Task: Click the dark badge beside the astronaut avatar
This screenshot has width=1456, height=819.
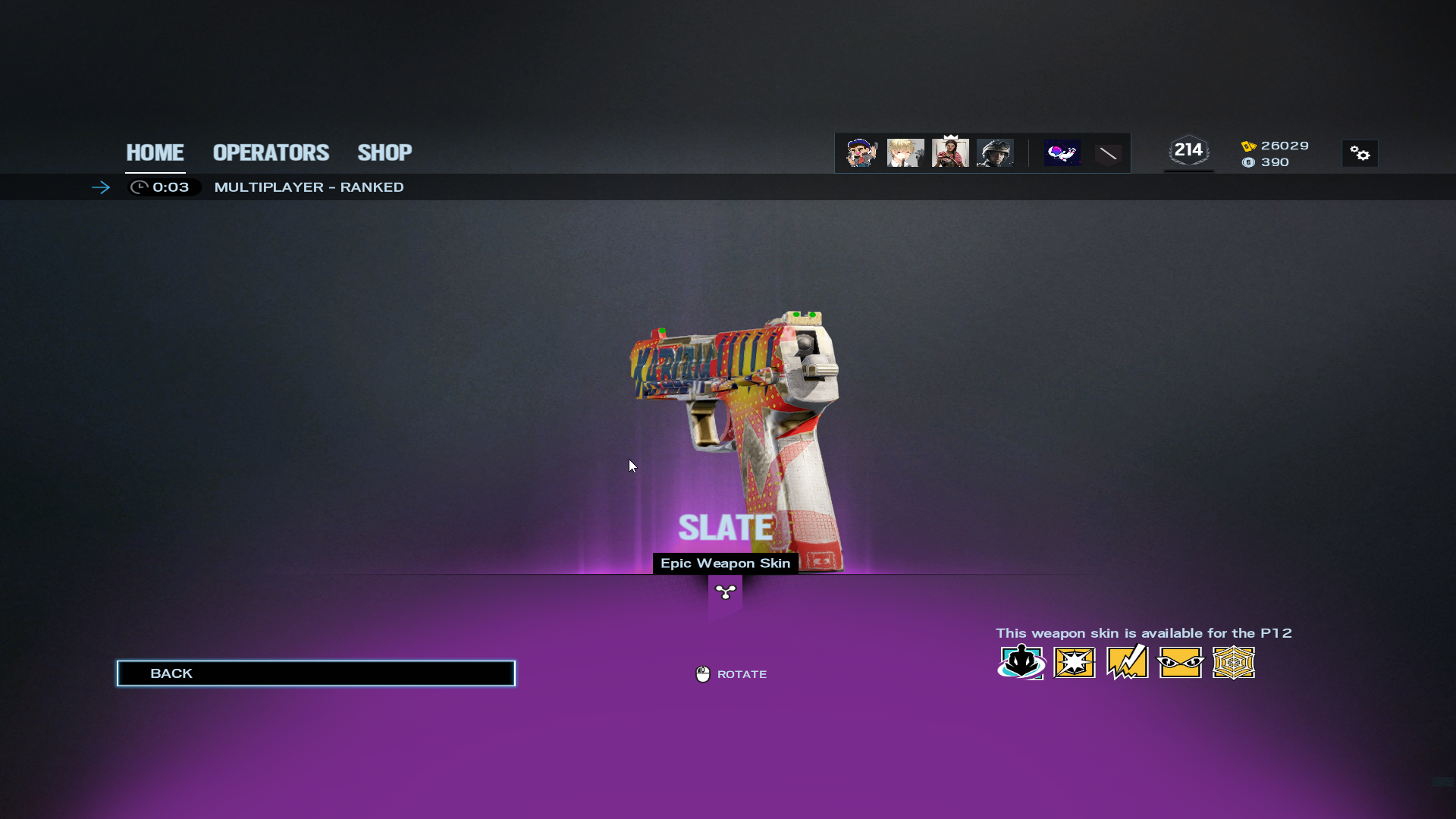Action: point(1108,154)
